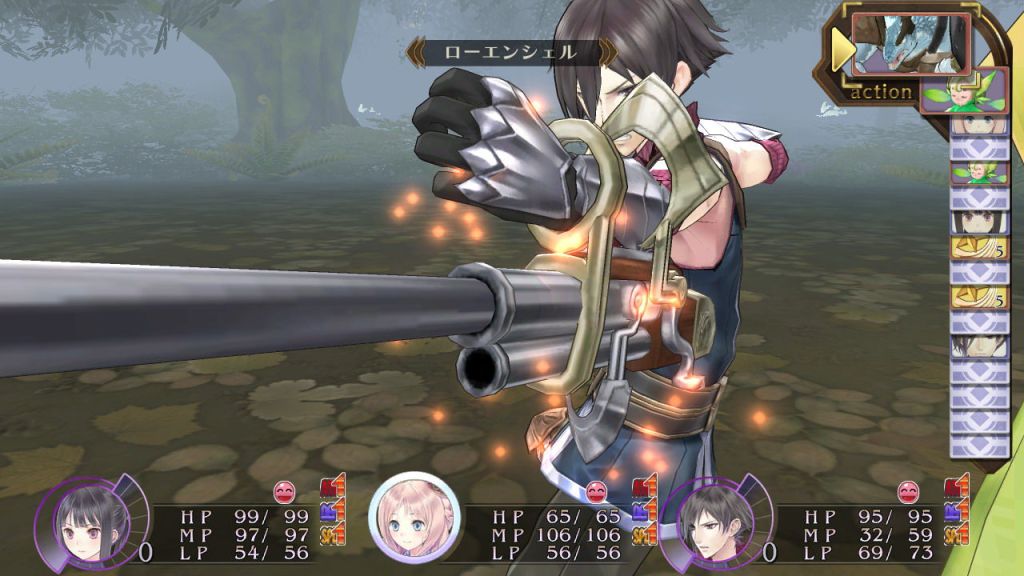Click the dragon portrait in the action slot

pyautogui.click(x=909, y=45)
